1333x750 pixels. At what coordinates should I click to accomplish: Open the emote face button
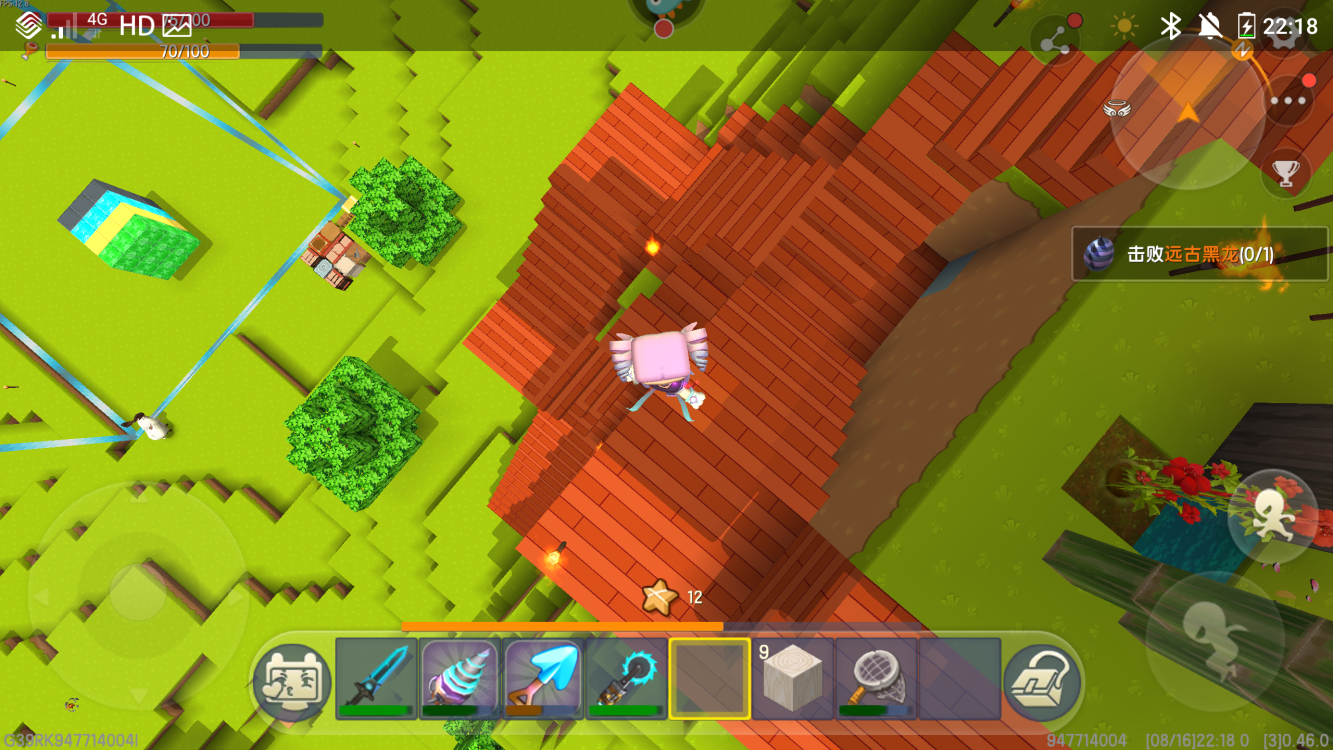tap(291, 682)
